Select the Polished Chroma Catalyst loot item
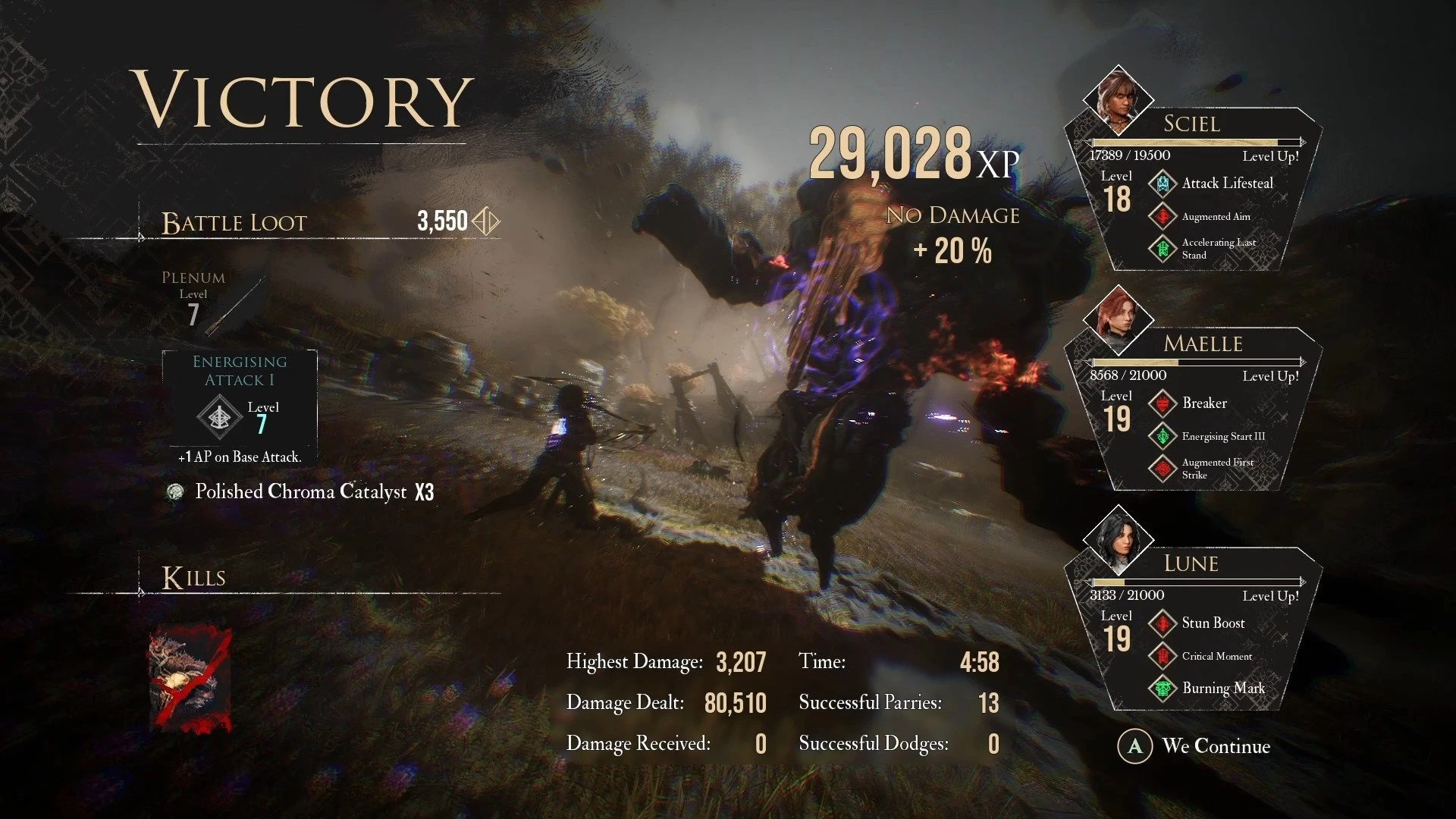This screenshot has width=1456, height=819. pos(301,492)
